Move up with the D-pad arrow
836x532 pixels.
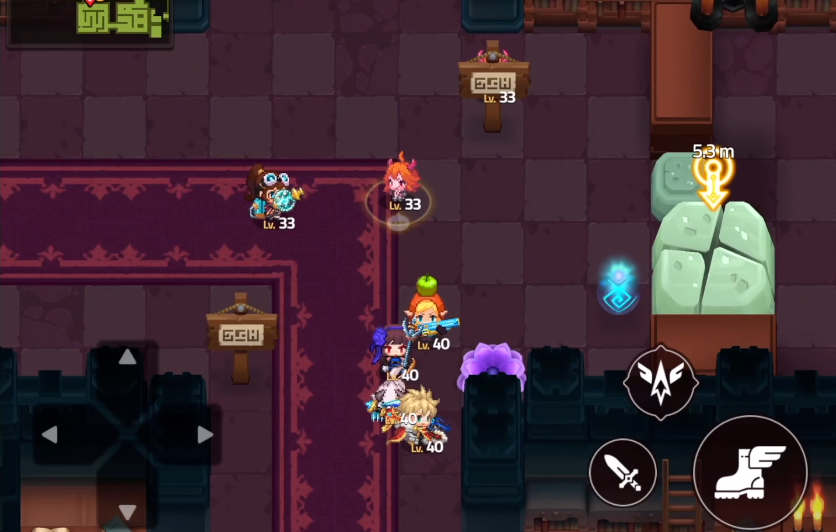click(x=127, y=358)
